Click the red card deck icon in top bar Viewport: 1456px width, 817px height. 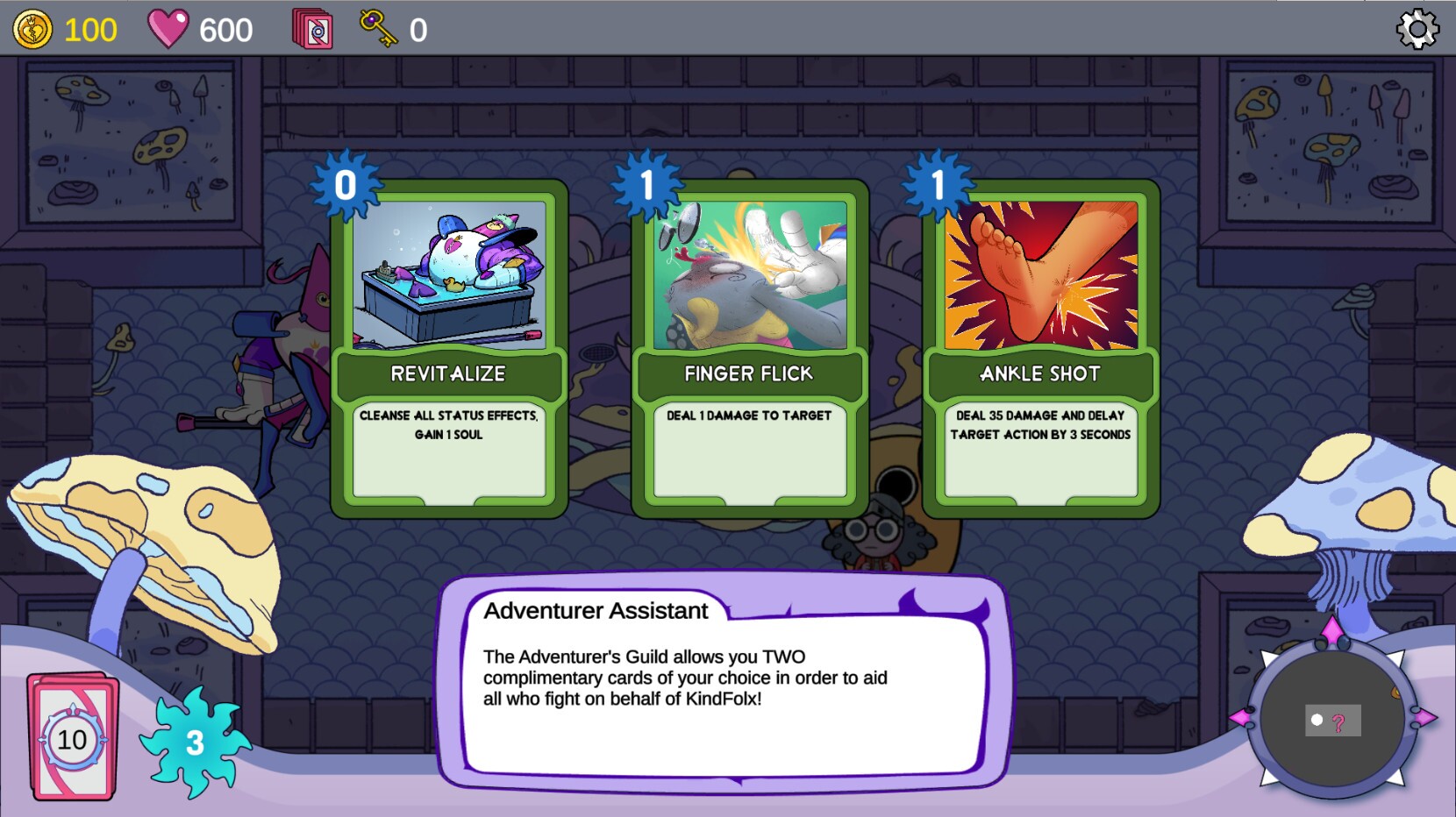[x=311, y=28]
